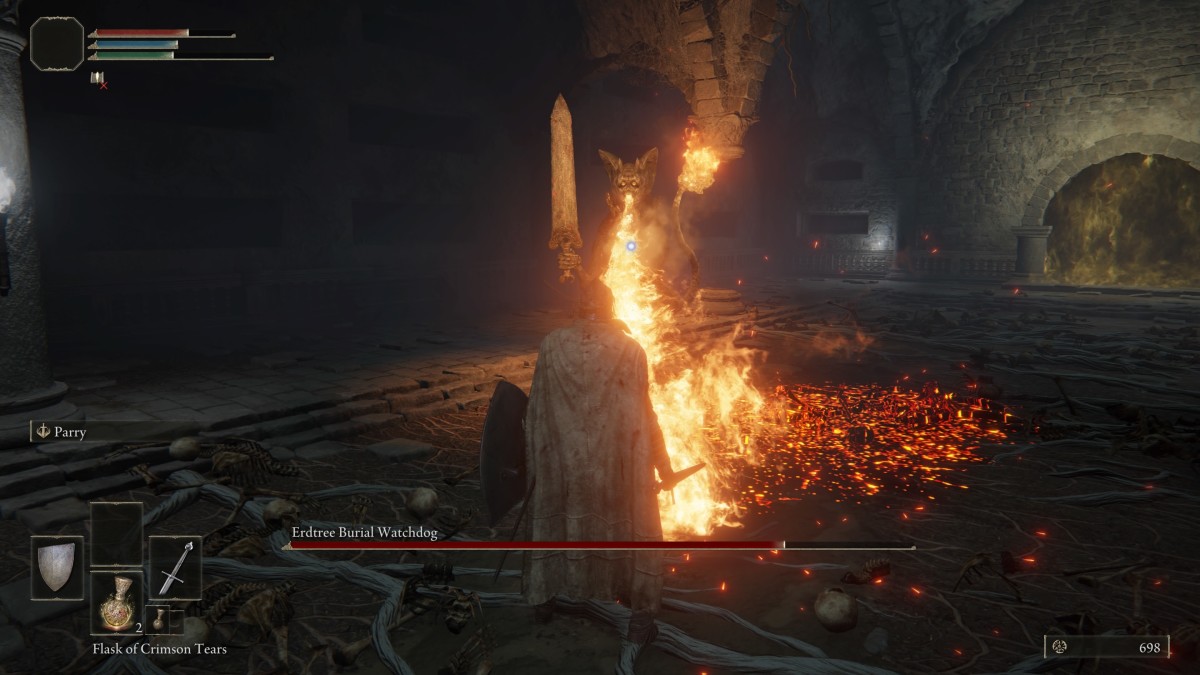Image resolution: width=1200 pixels, height=675 pixels.
Task: Click the small pouch flask icon
Action: click(157, 619)
